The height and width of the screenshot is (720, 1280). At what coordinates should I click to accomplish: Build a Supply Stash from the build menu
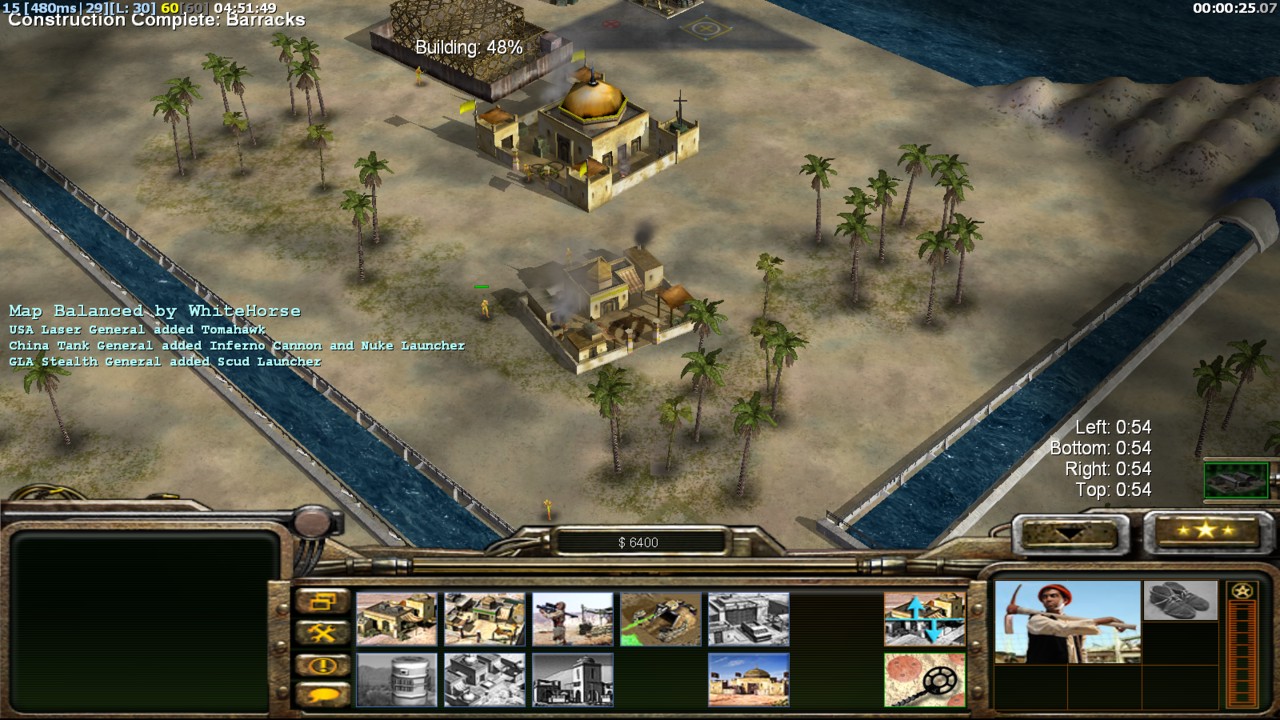pos(396,619)
